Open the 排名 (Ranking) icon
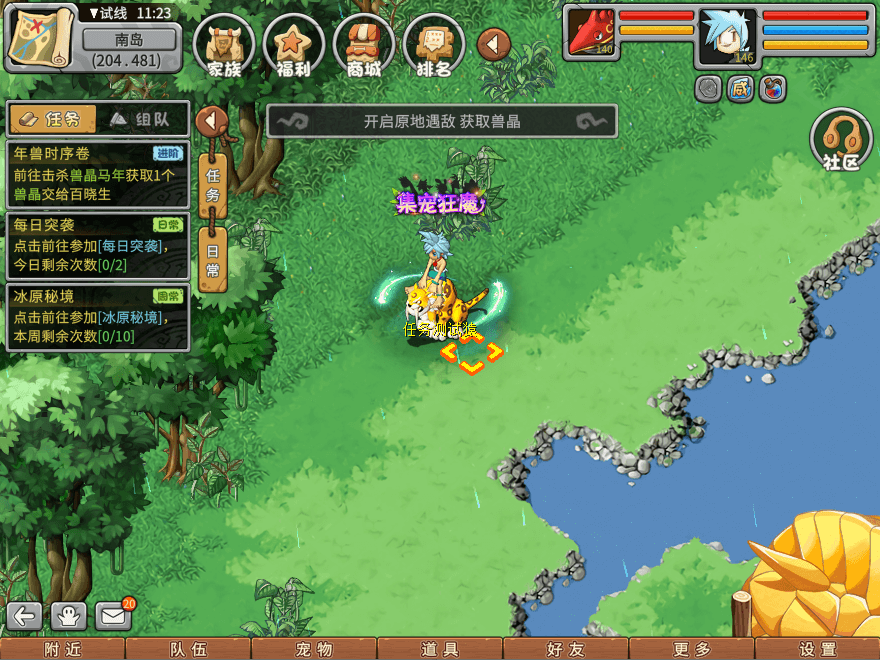 [433, 45]
